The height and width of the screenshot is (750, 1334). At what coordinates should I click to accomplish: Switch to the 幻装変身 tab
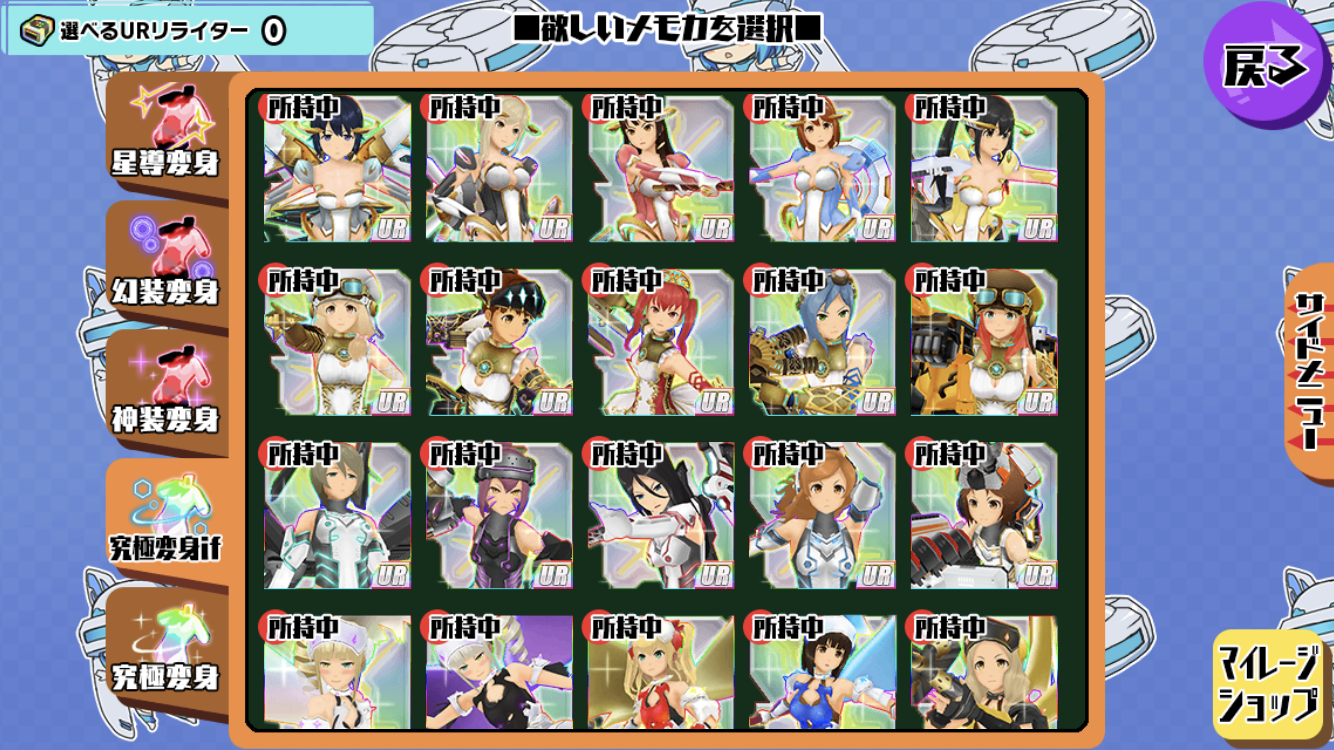pos(166,263)
